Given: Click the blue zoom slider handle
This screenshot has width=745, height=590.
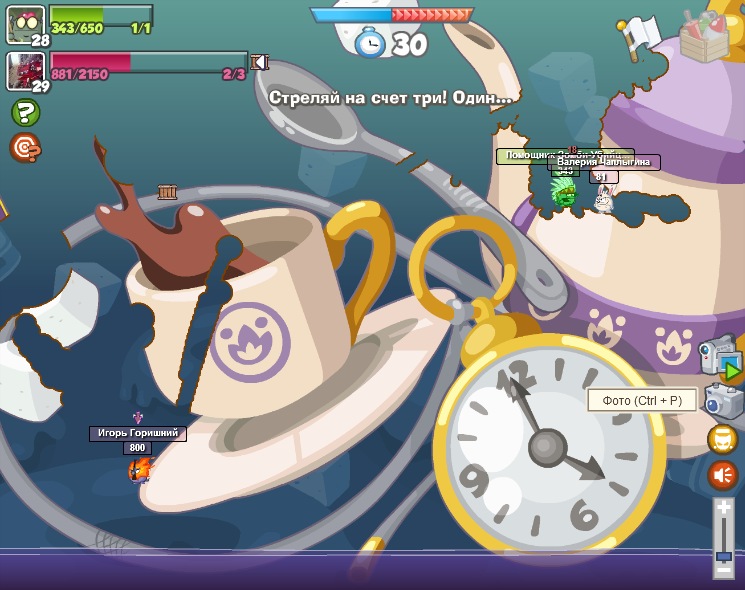Looking at the screenshot, I should pyautogui.click(x=724, y=555).
